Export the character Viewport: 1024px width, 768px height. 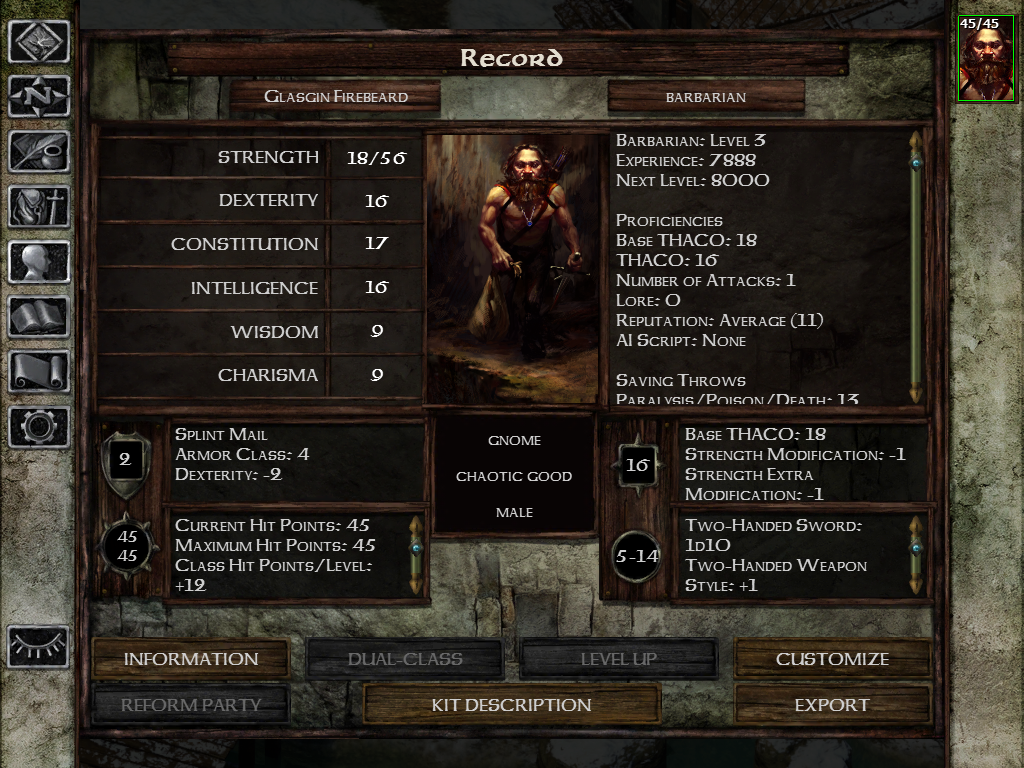[832, 705]
